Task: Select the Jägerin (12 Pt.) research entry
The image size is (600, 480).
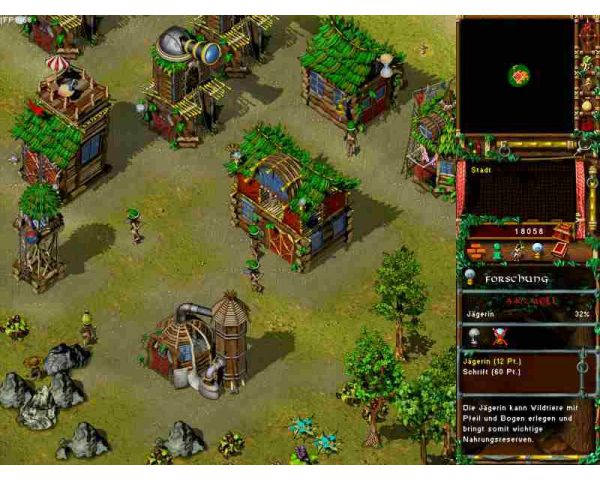Action: click(493, 363)
